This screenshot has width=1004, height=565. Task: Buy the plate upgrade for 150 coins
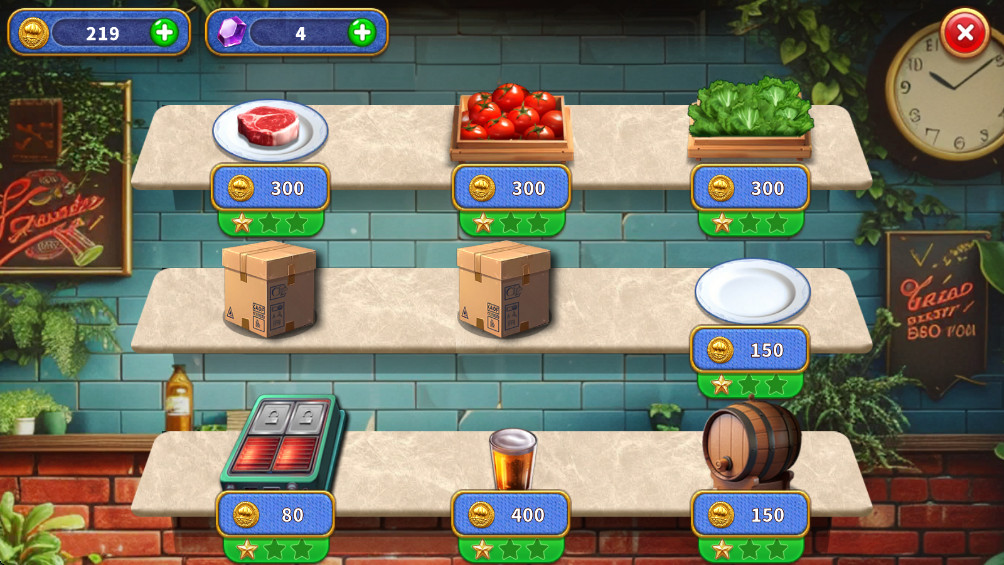pos(750,350)
